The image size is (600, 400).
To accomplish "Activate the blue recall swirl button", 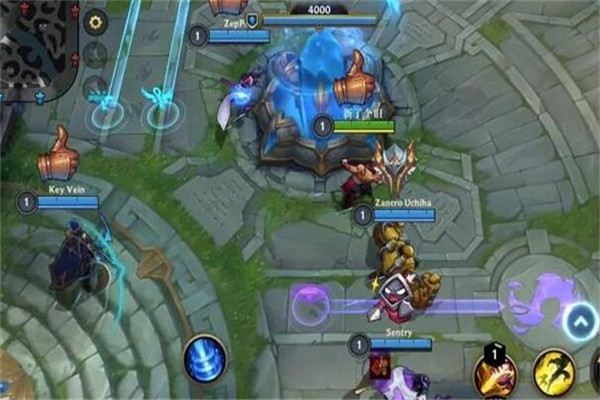I will point(205,358).
